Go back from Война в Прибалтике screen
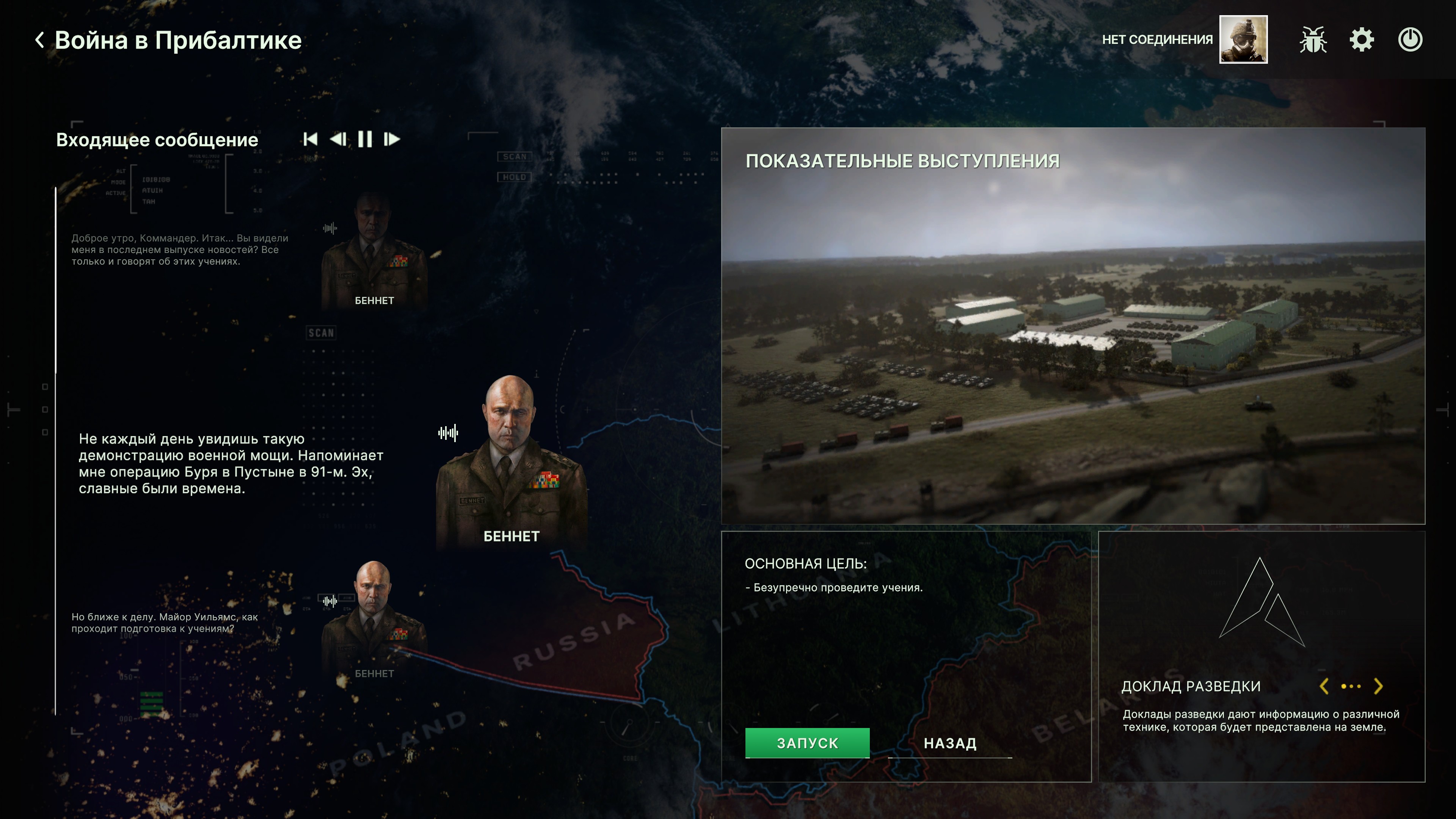This screenshot has height=819, width=1456. pyautogui.click(x=39, y=40)
